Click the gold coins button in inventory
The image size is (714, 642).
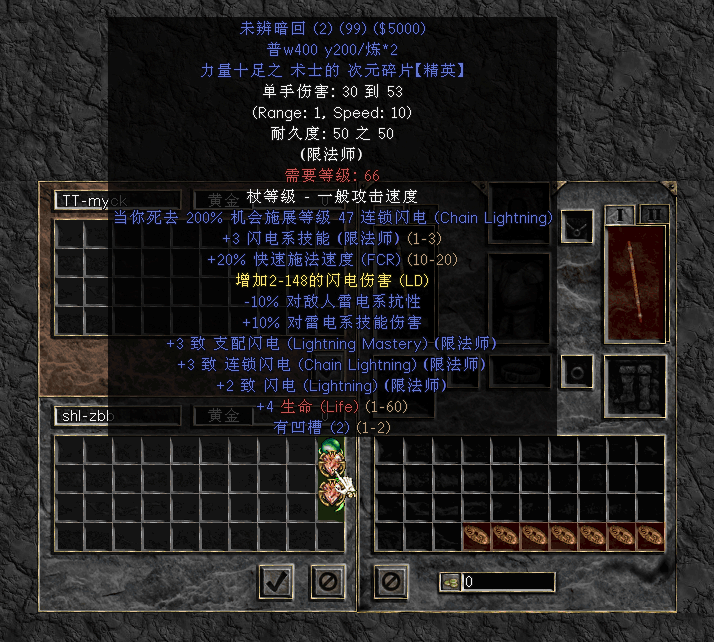450,581
